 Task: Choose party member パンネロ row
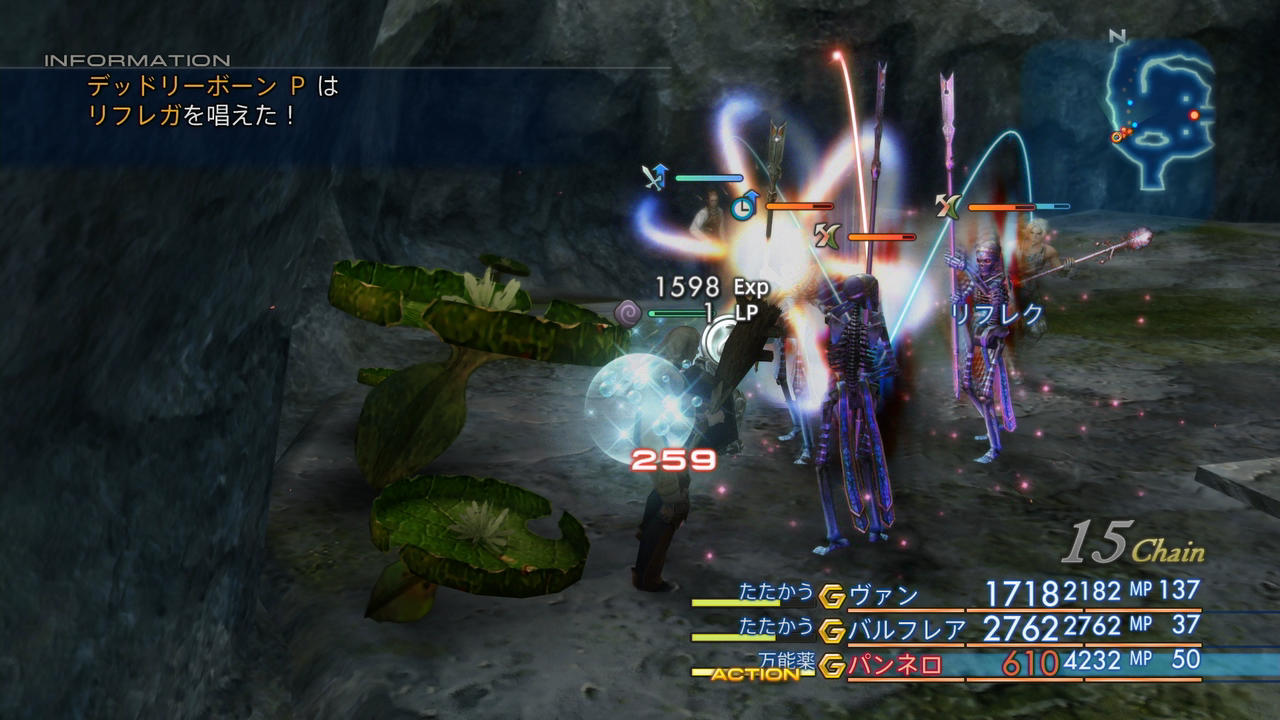[895, 665]
